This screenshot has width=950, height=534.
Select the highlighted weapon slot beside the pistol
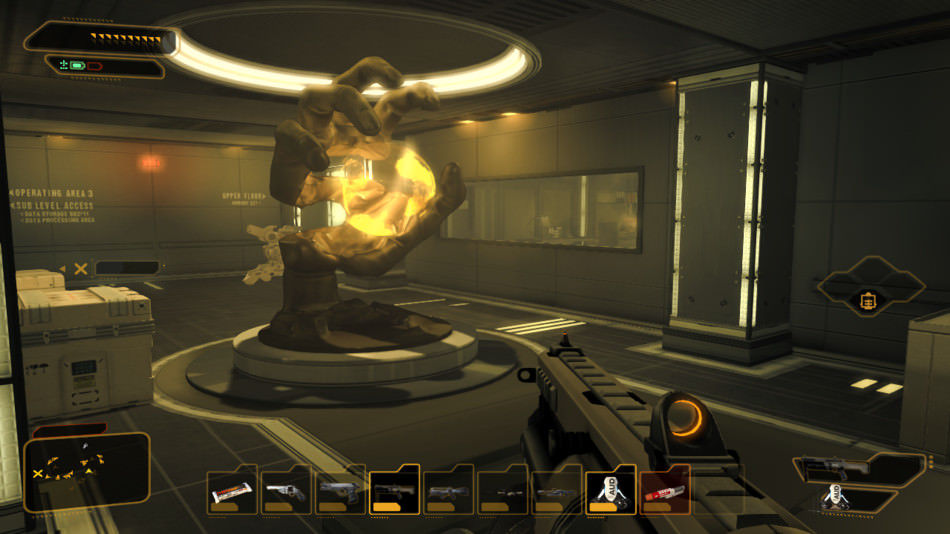click(x=394, y=492)
